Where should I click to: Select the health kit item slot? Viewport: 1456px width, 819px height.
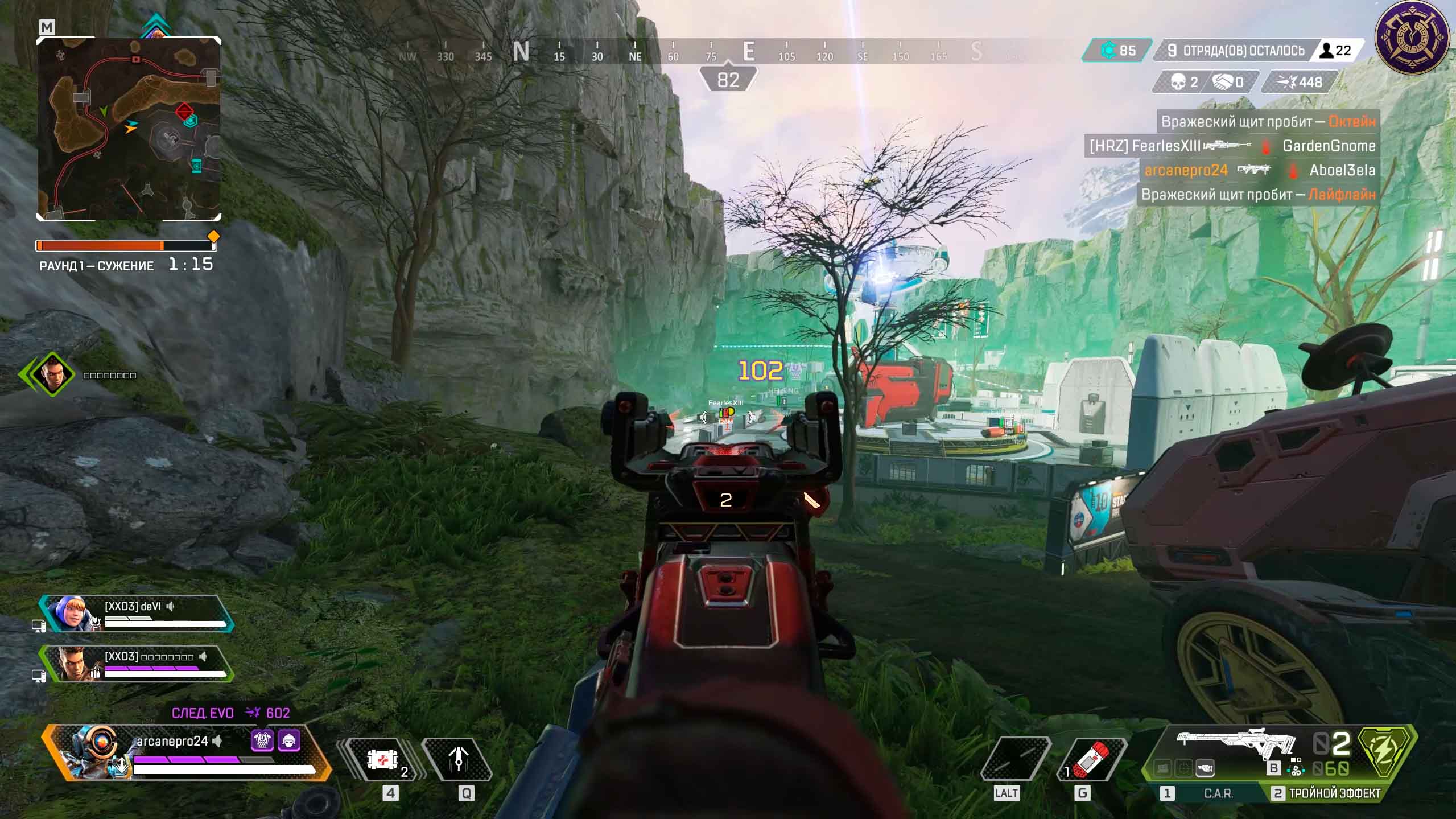381,759
